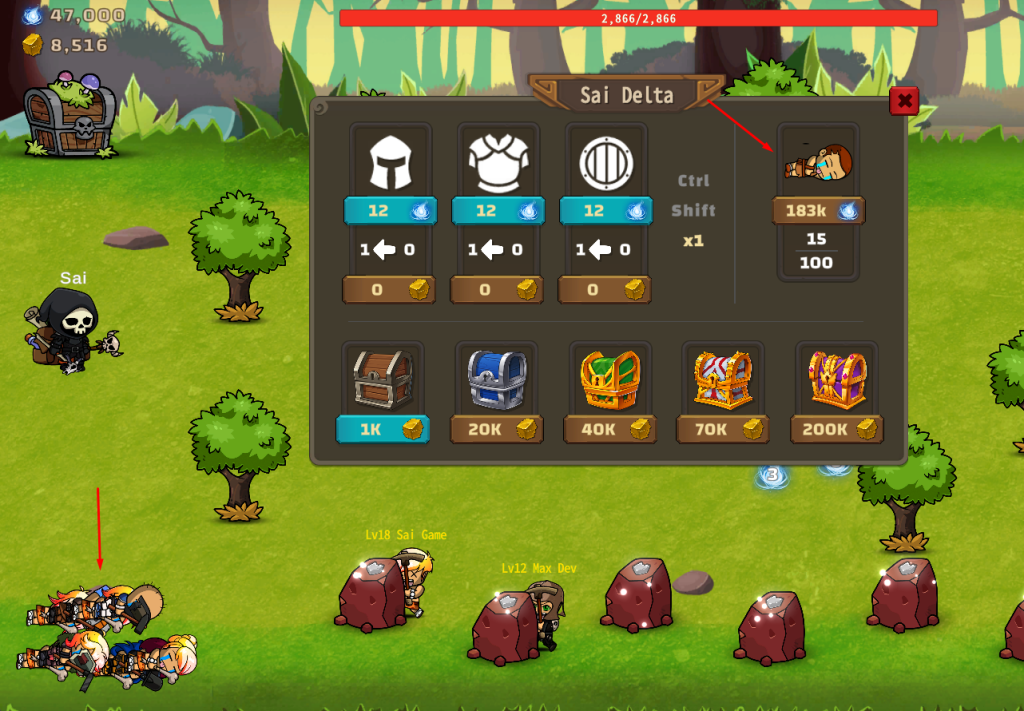
Task: Click the x1 quantity multiplier
Action: pos(693,241)
